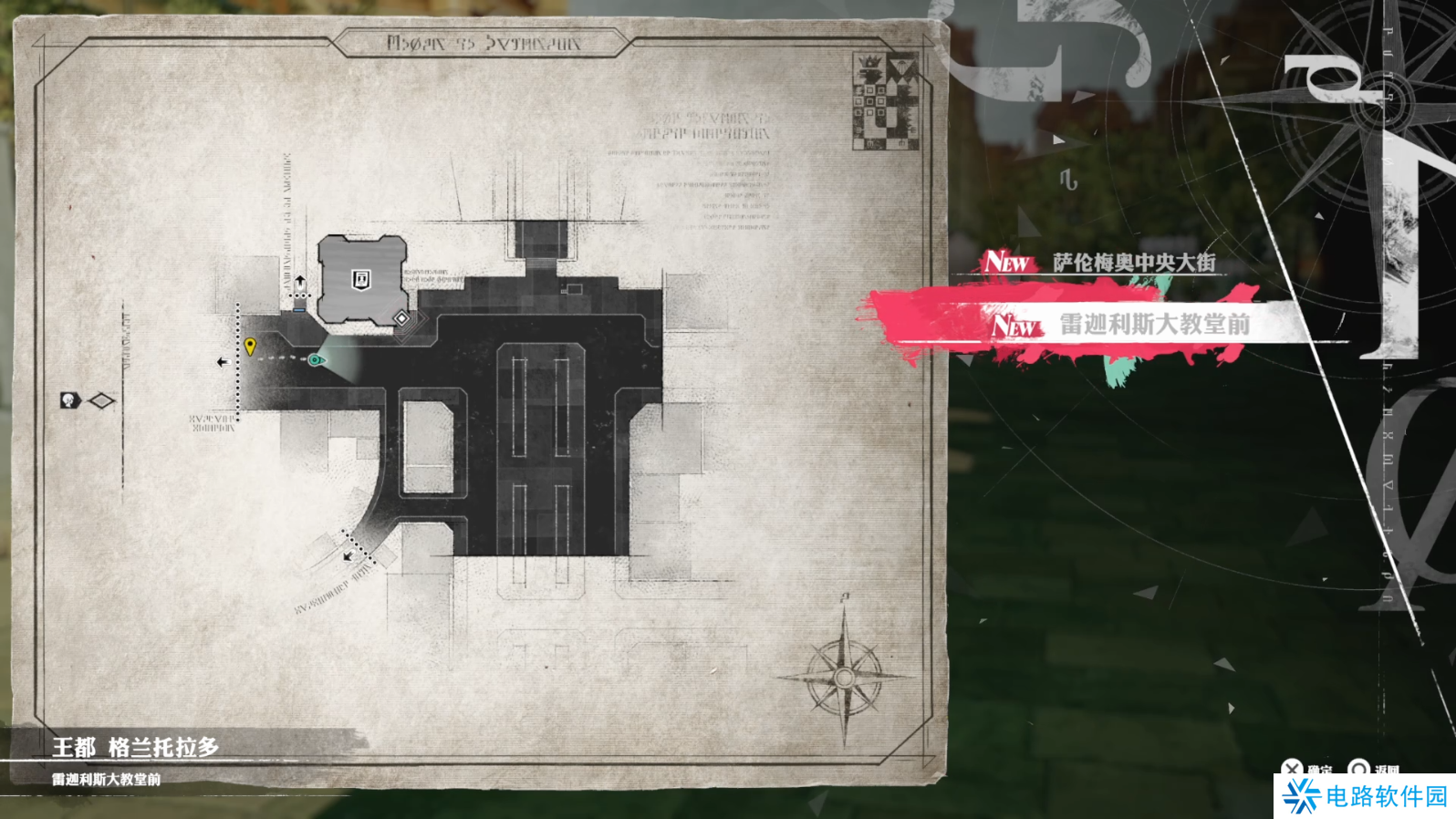Select the green player position marker

click(316, 360)
